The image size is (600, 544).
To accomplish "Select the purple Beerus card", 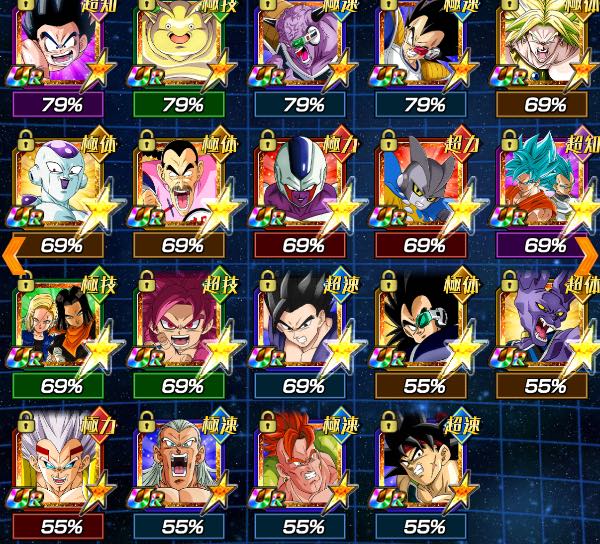I will tap(544, 326).
